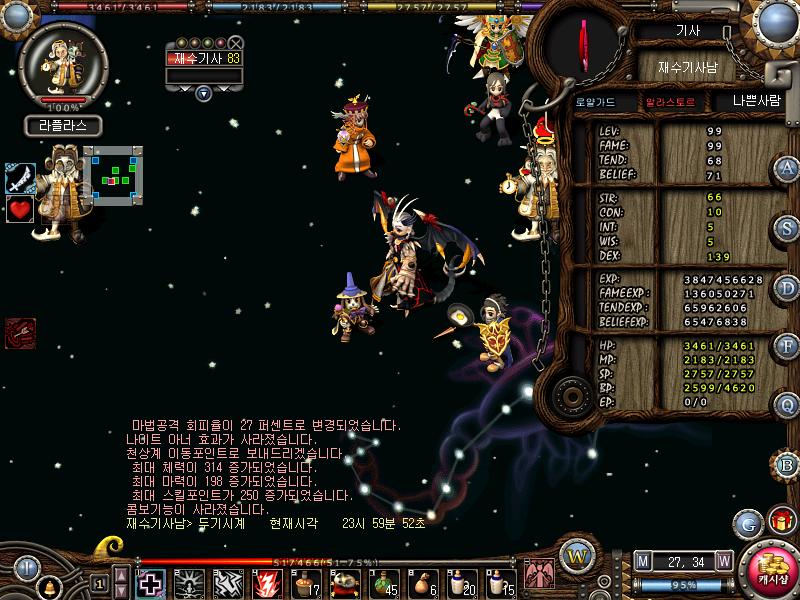Close the 재수기사 party panel
This screenshot has height=600, width=800.
pyautogui.click(x=236, y=43)
